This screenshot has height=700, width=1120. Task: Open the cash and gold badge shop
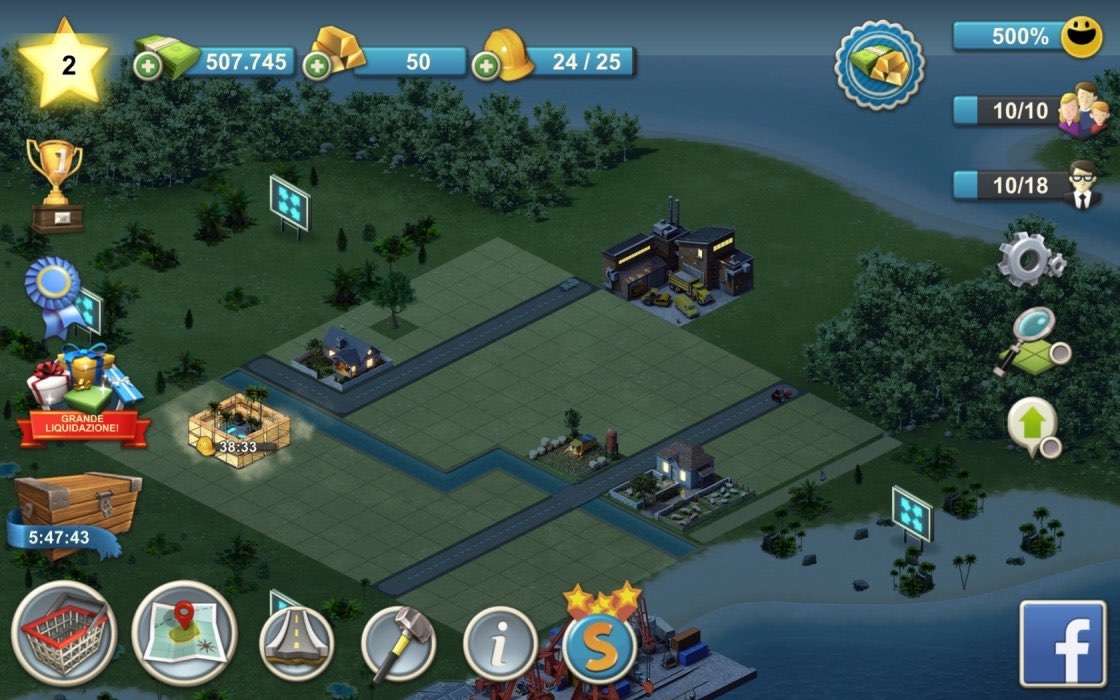[880, 65]
